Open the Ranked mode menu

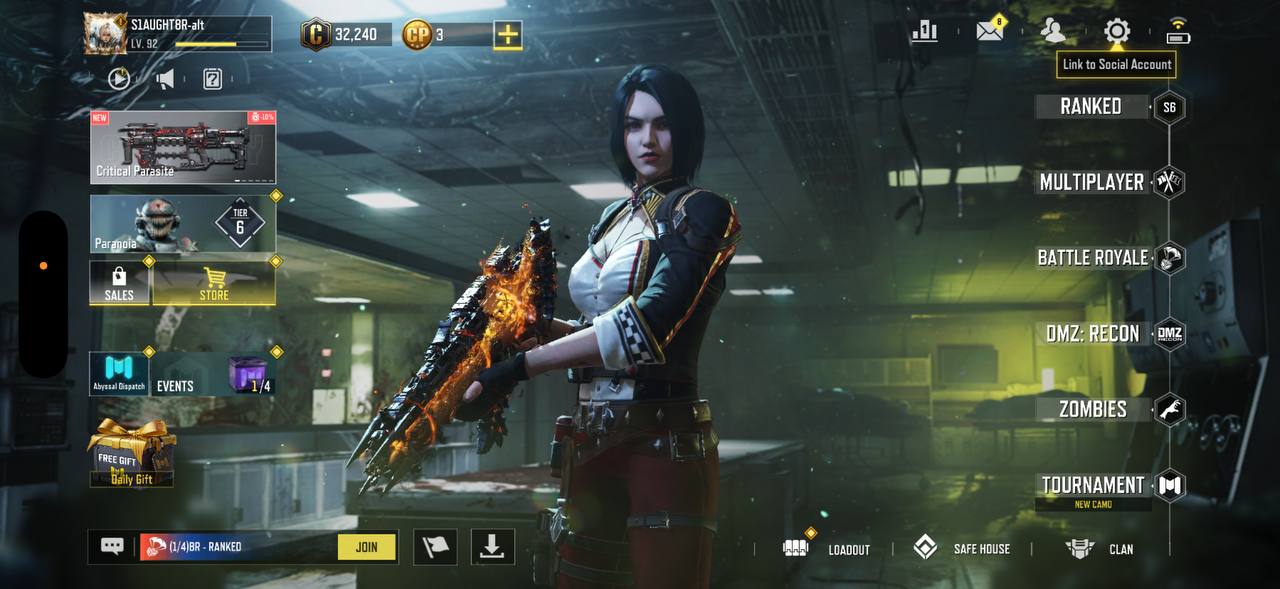[1091, 107]
